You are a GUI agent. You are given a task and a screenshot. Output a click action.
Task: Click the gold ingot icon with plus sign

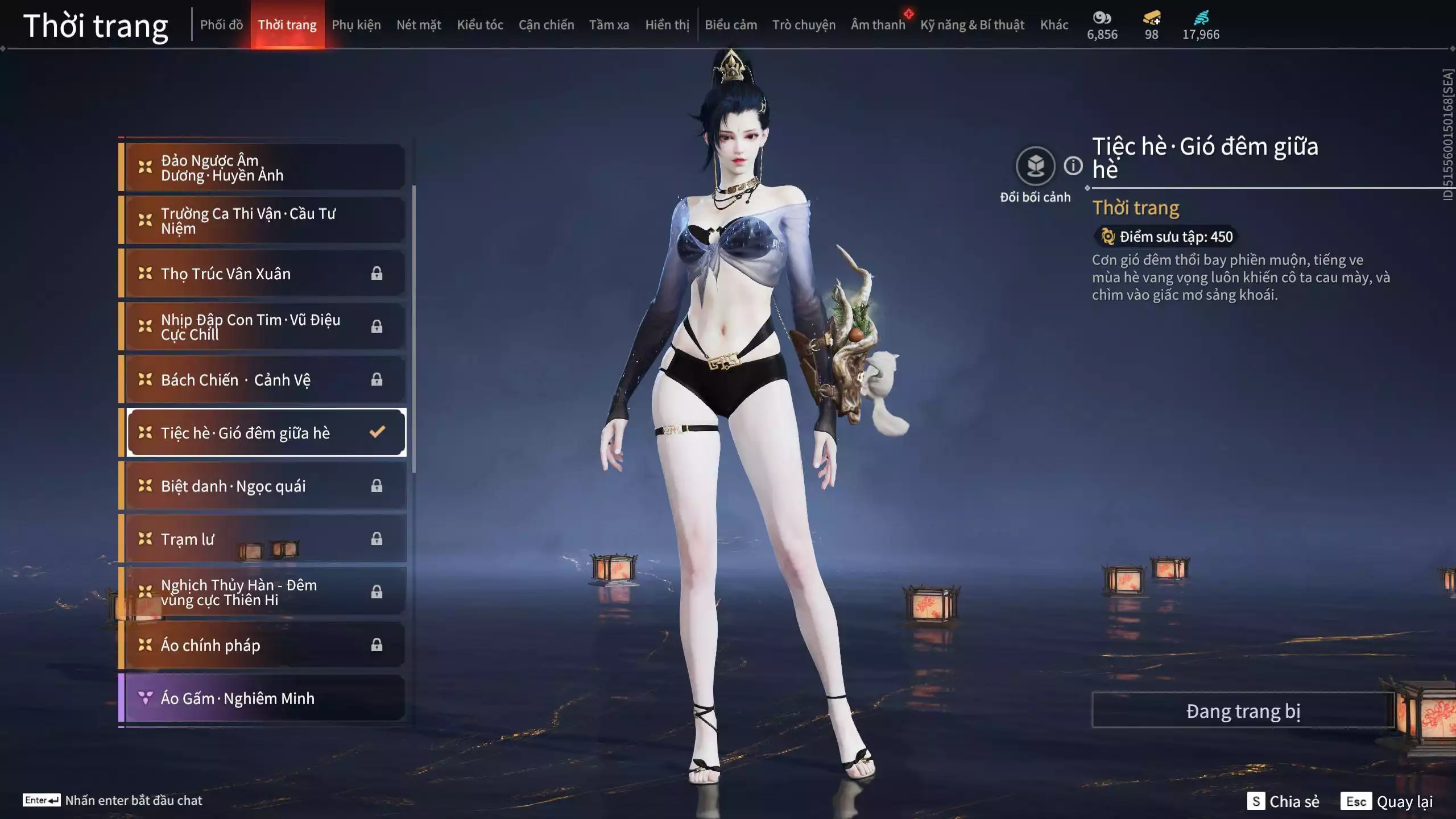[x=1150, y=18]
